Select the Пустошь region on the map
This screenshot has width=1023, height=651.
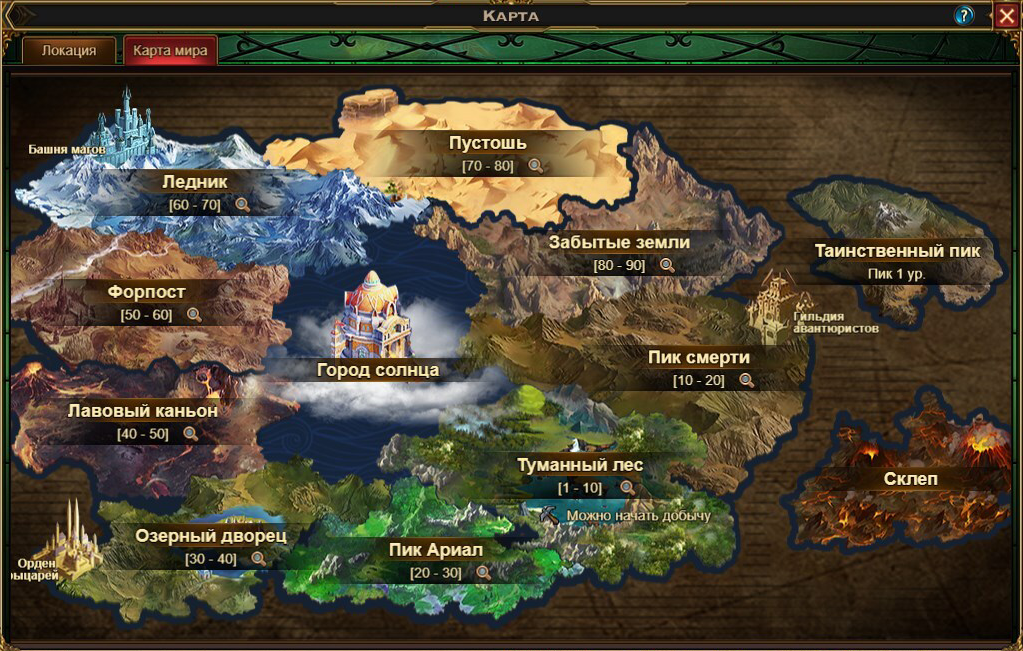(487, 143)
